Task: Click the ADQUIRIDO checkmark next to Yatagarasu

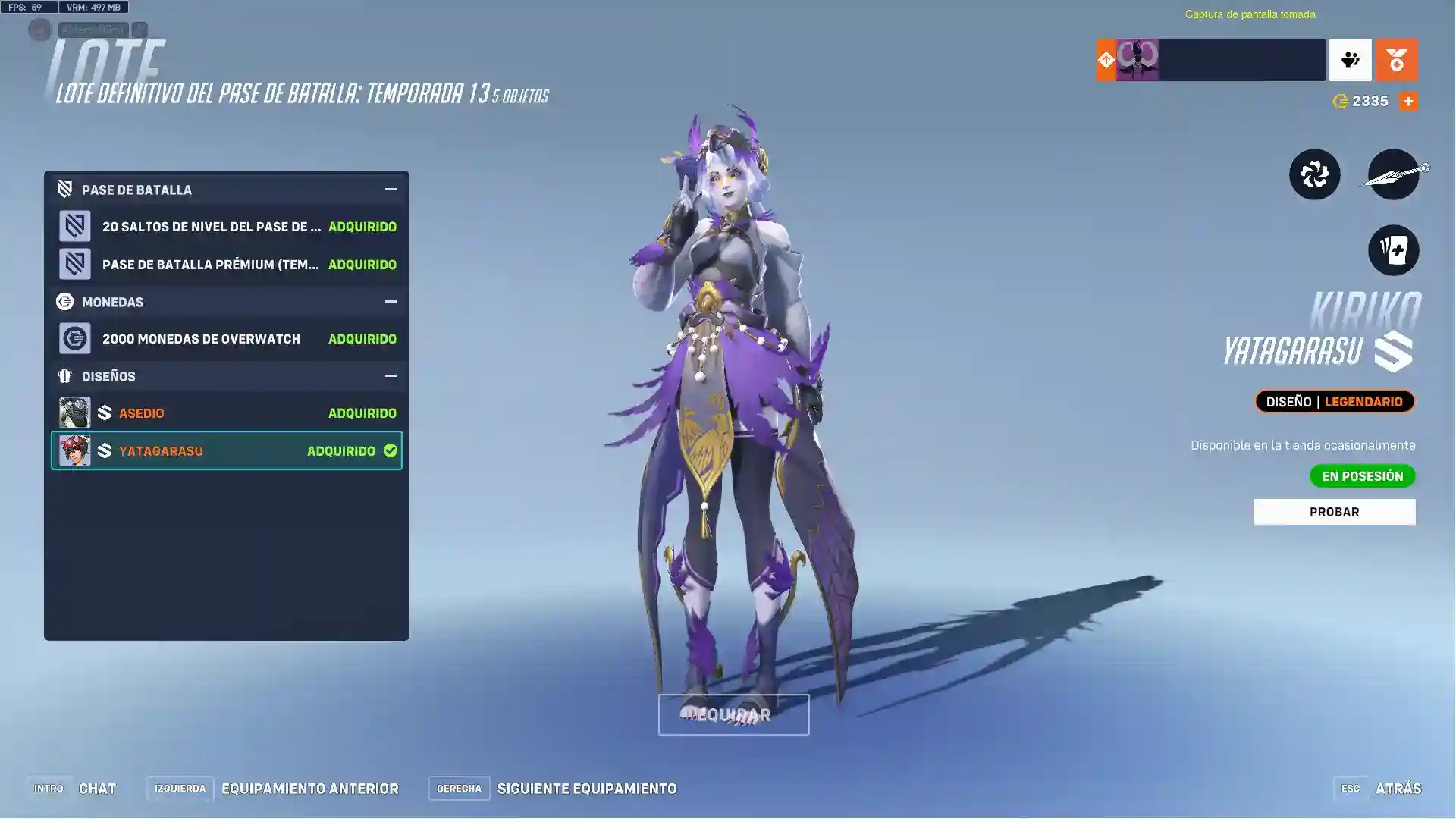Action: click(391, 450)
